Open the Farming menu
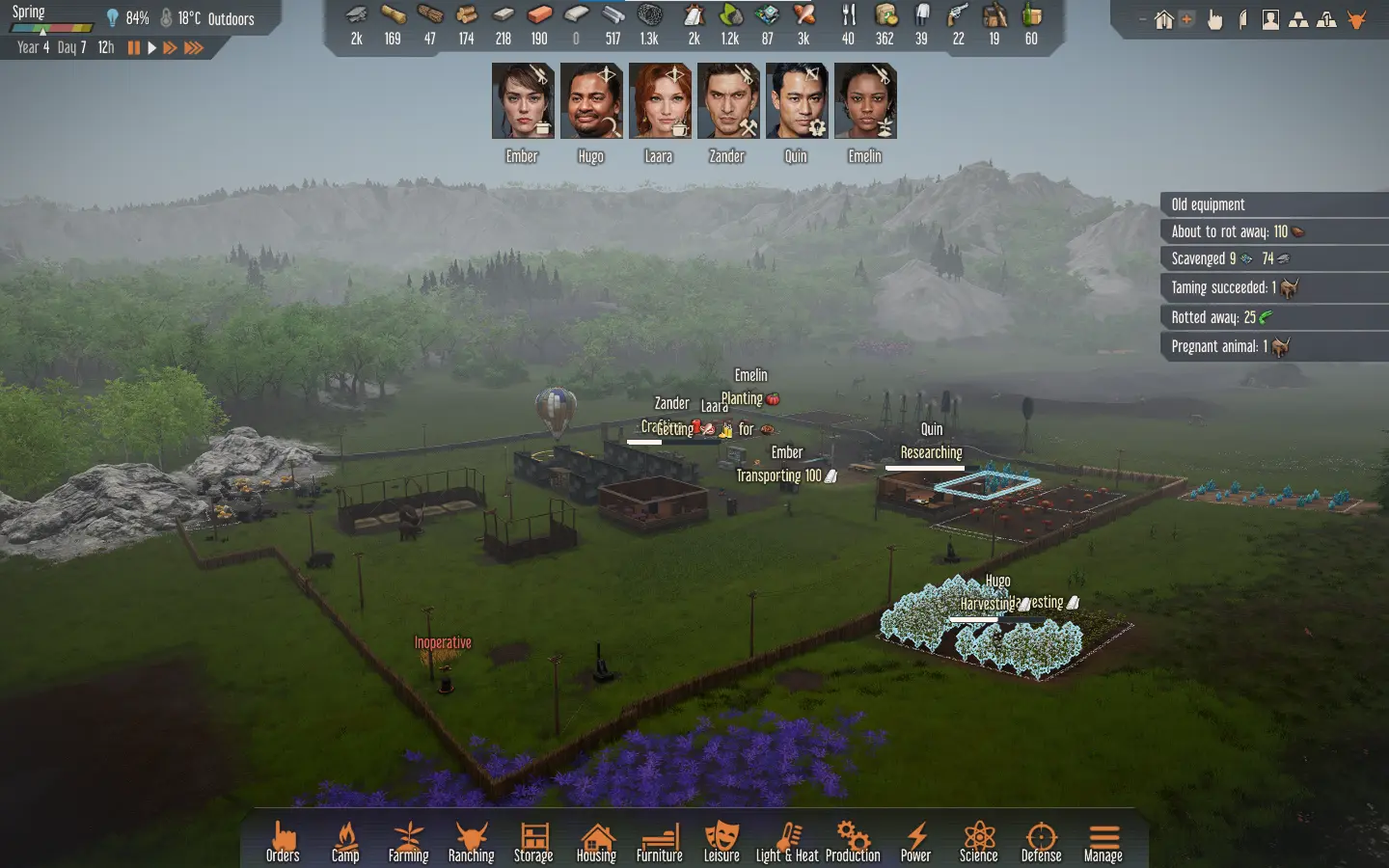The image size is (1389, 868). point(408,840)
